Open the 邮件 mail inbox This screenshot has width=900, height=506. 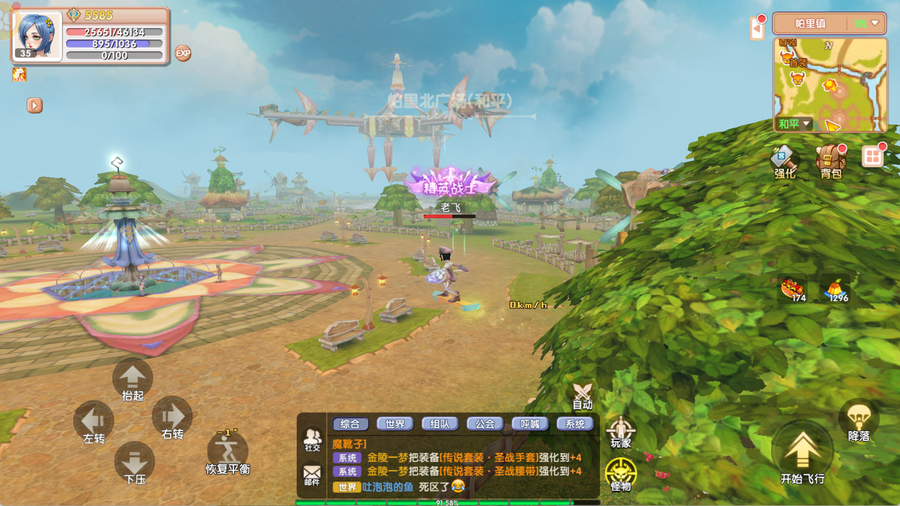(x=312, y=474)
